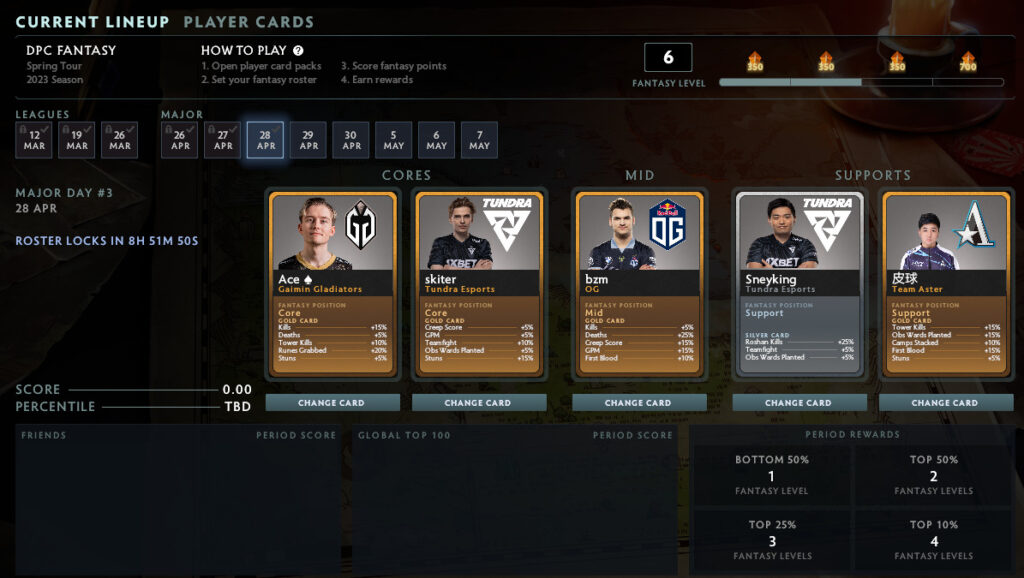Select the 27 Apr major day
The image size is (1024, 578).
point(223,140)
